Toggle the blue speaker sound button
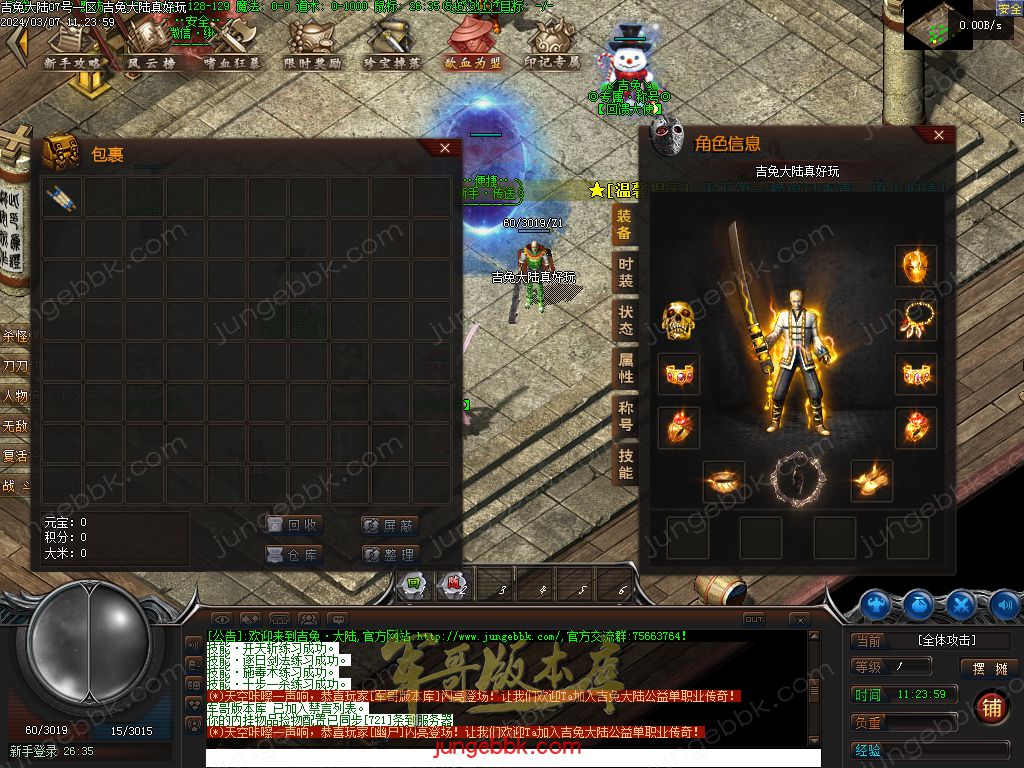1024x768 pixels. pos(1003,604)
